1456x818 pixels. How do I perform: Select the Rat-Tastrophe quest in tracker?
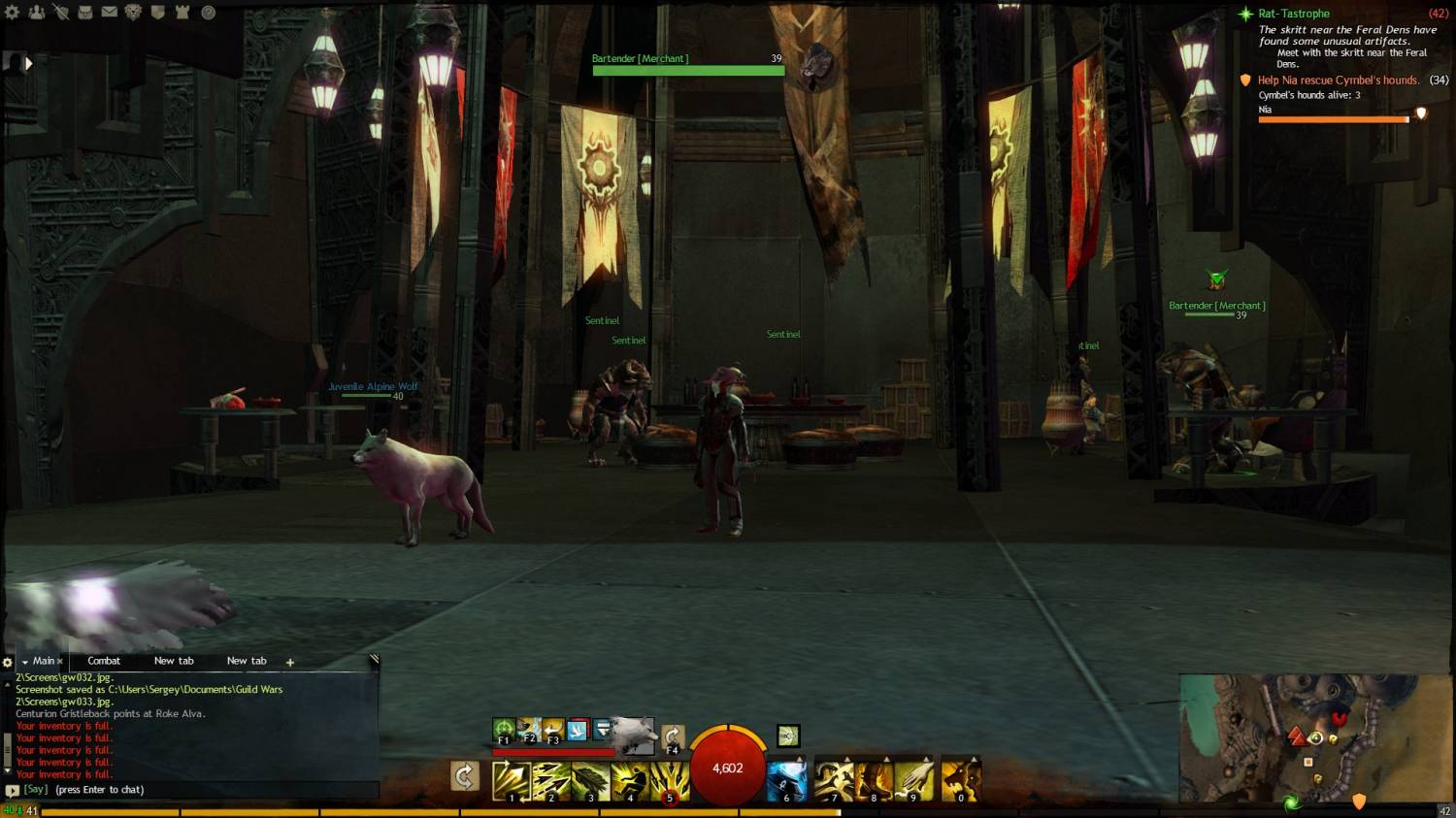1293,14
